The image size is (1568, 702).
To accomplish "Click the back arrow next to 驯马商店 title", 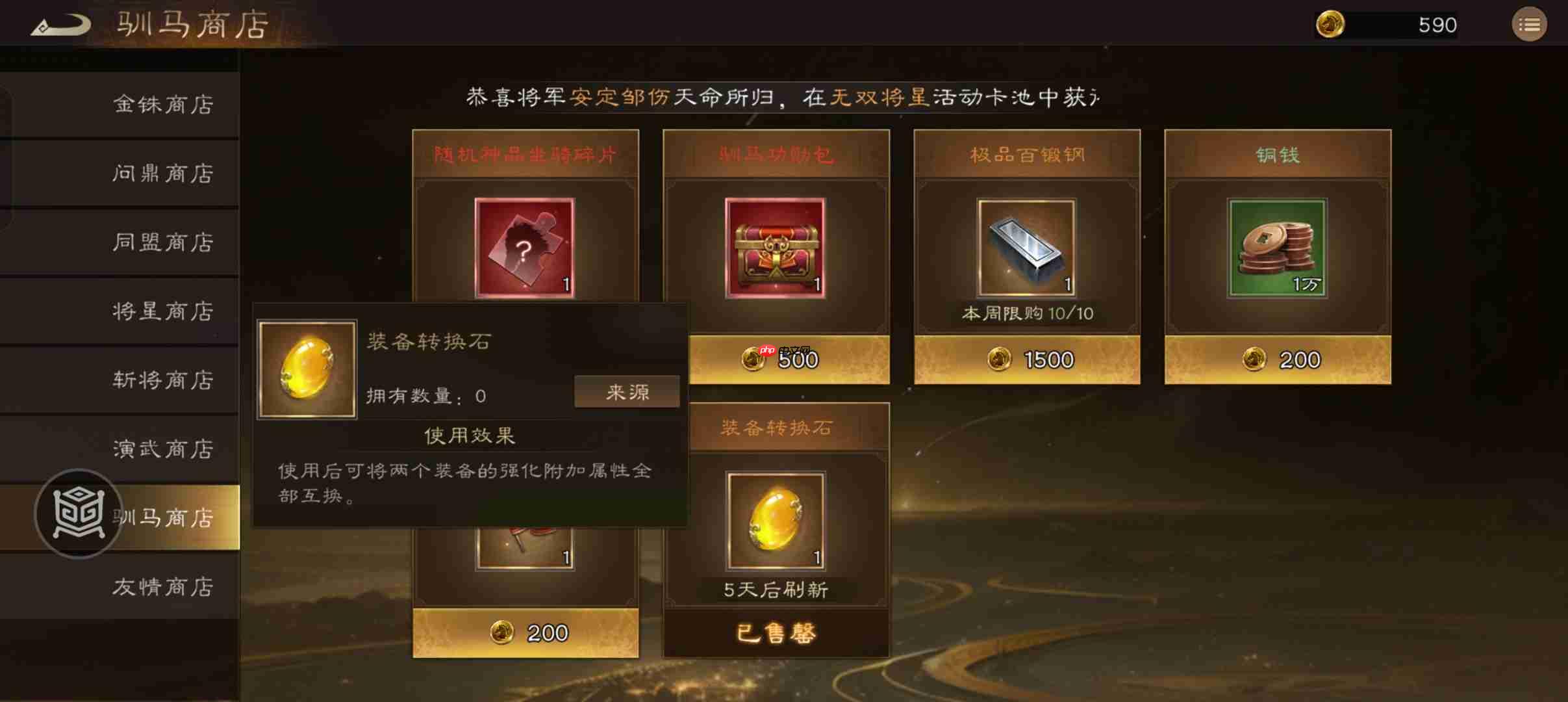I will tap(59, 24).
